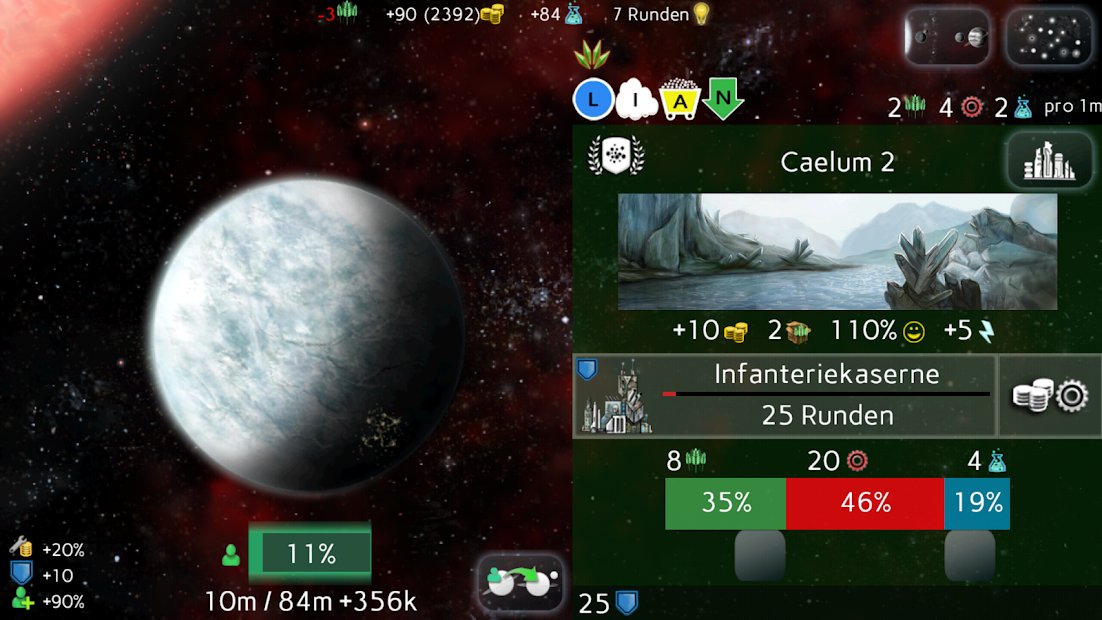Image resolution: width=1102 pixels, height=620 pixels.
Task: Select the green 35% food allocation segment
Action: point(725,503)
